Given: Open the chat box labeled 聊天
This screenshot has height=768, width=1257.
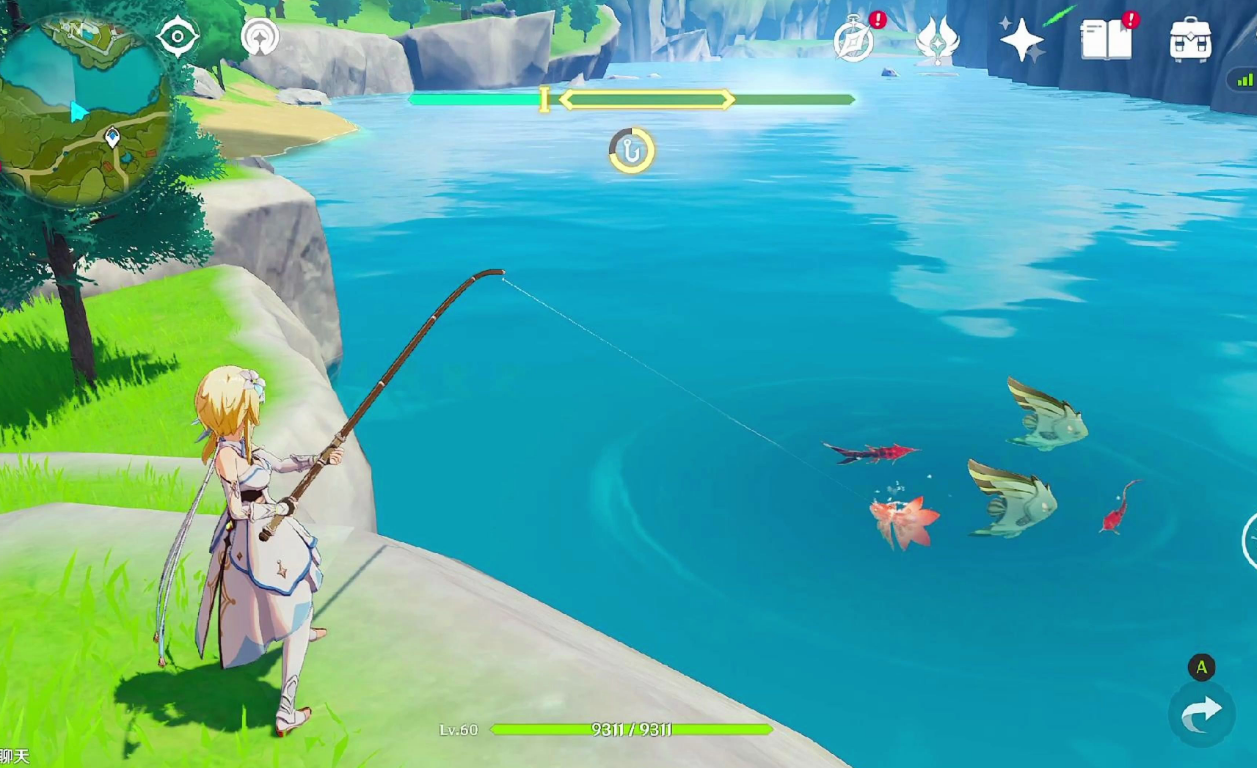Looking at the screenshot, I should point(14,757).
